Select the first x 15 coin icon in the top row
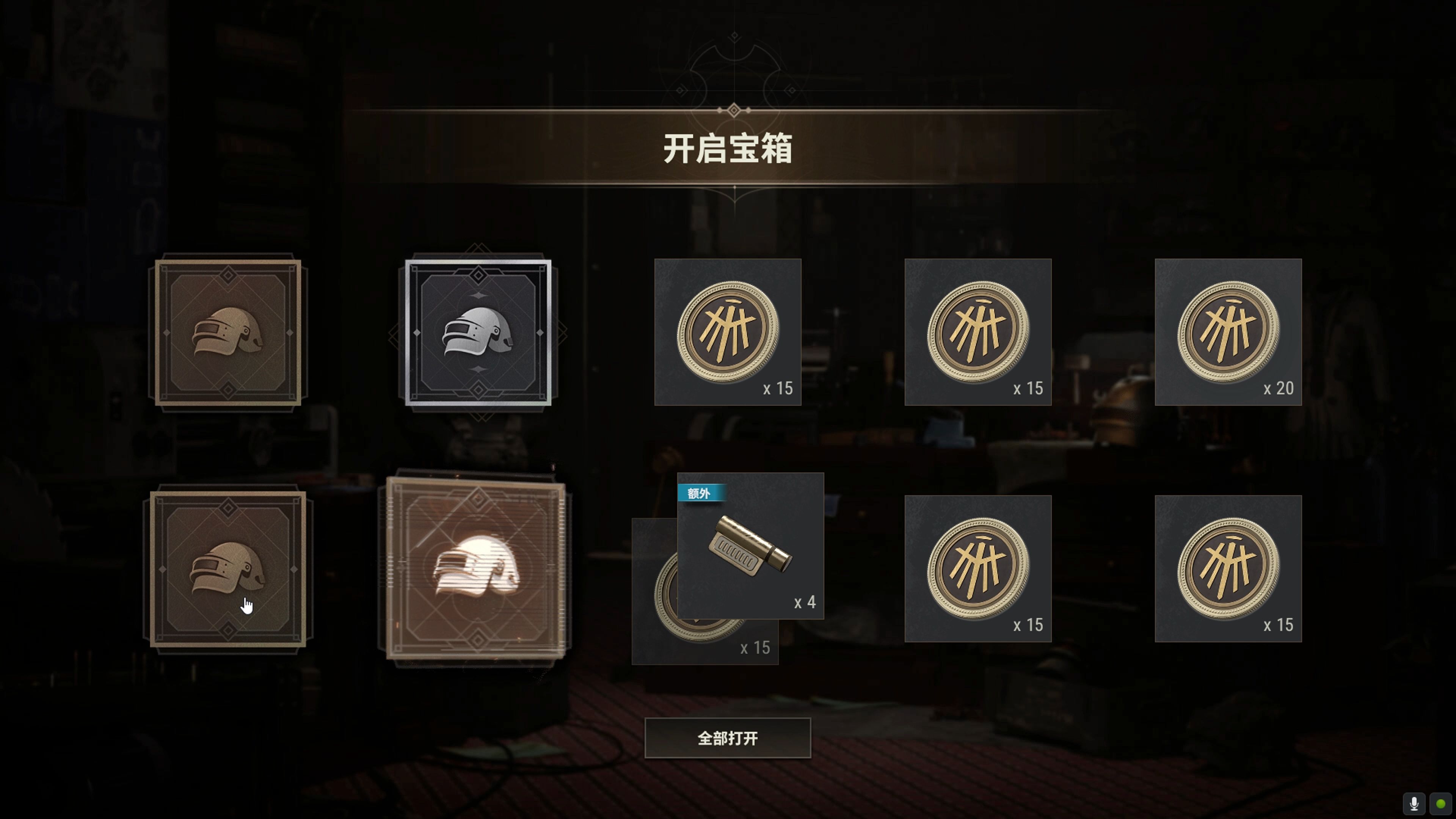The width and height of the screenshot is (1456, 819). tap(728, 333)
